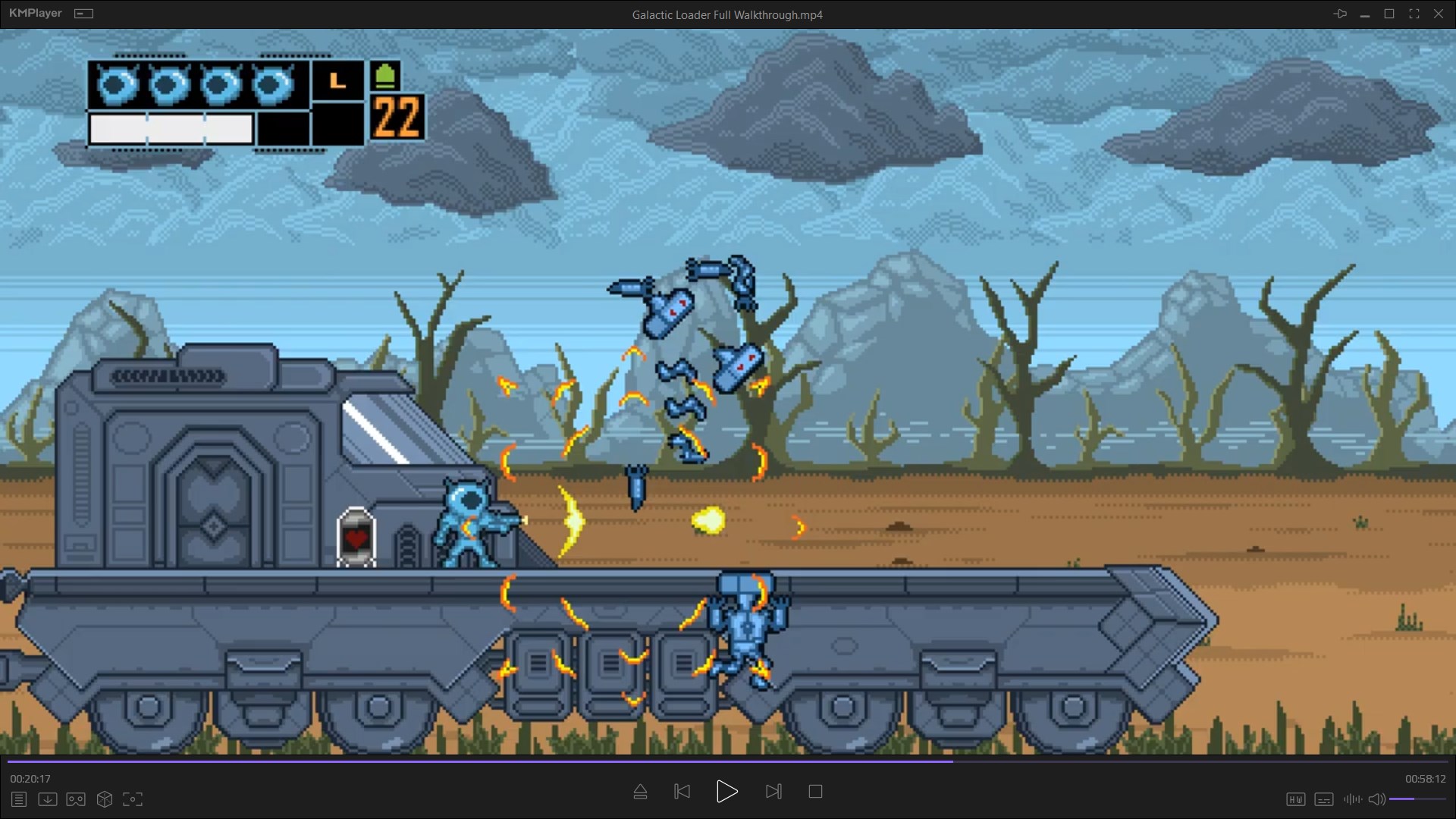Toggle HW hardware decoding
This screenshot has width=1456, height=819.
click(x=1297, y=799)
